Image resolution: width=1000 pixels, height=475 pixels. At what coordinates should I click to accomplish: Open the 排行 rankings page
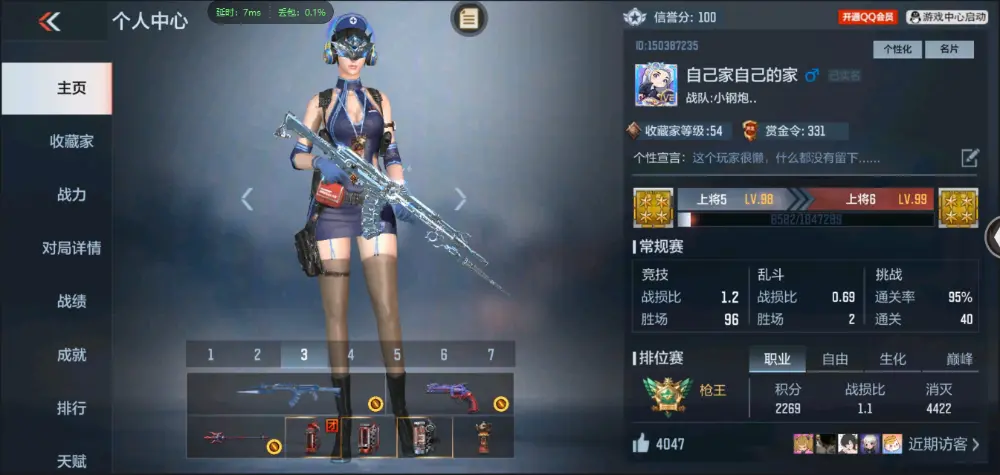[x=71, y=408]
